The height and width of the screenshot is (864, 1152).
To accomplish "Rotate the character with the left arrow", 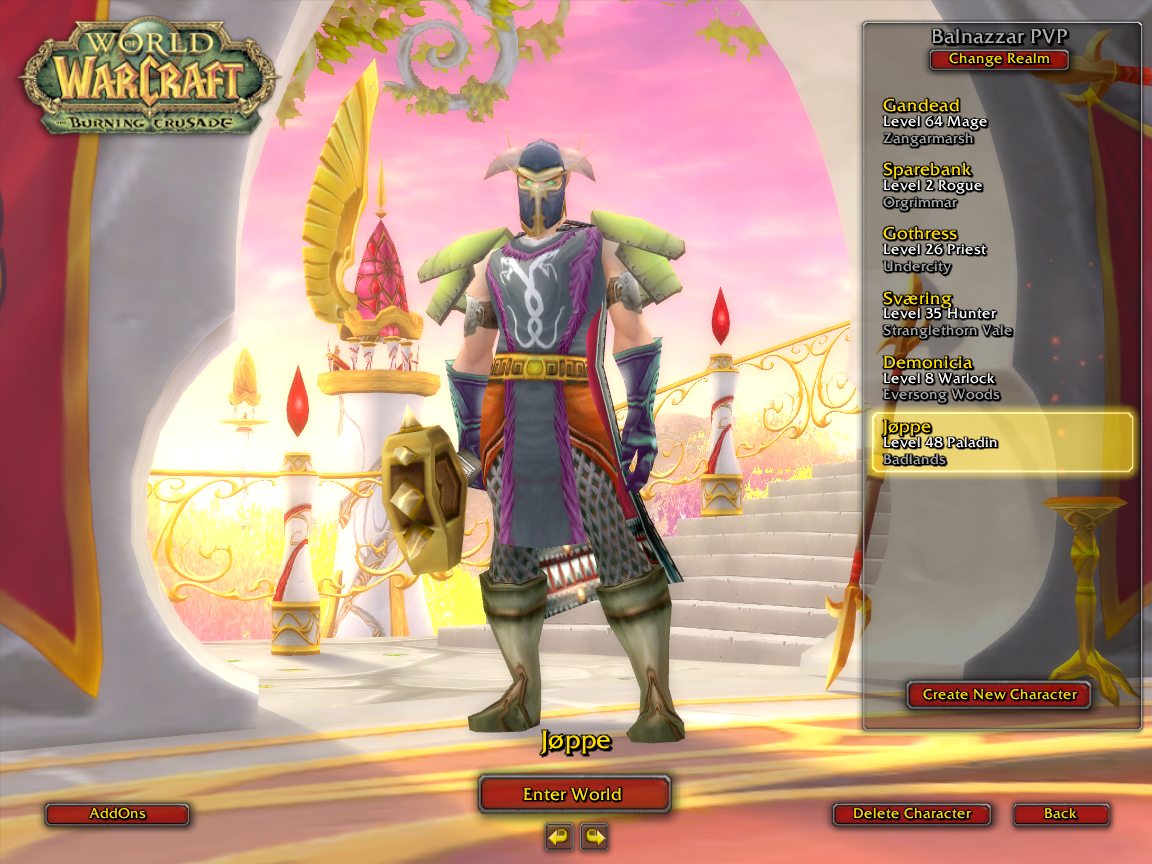I will pyautogui.click(x=559, y=836).
